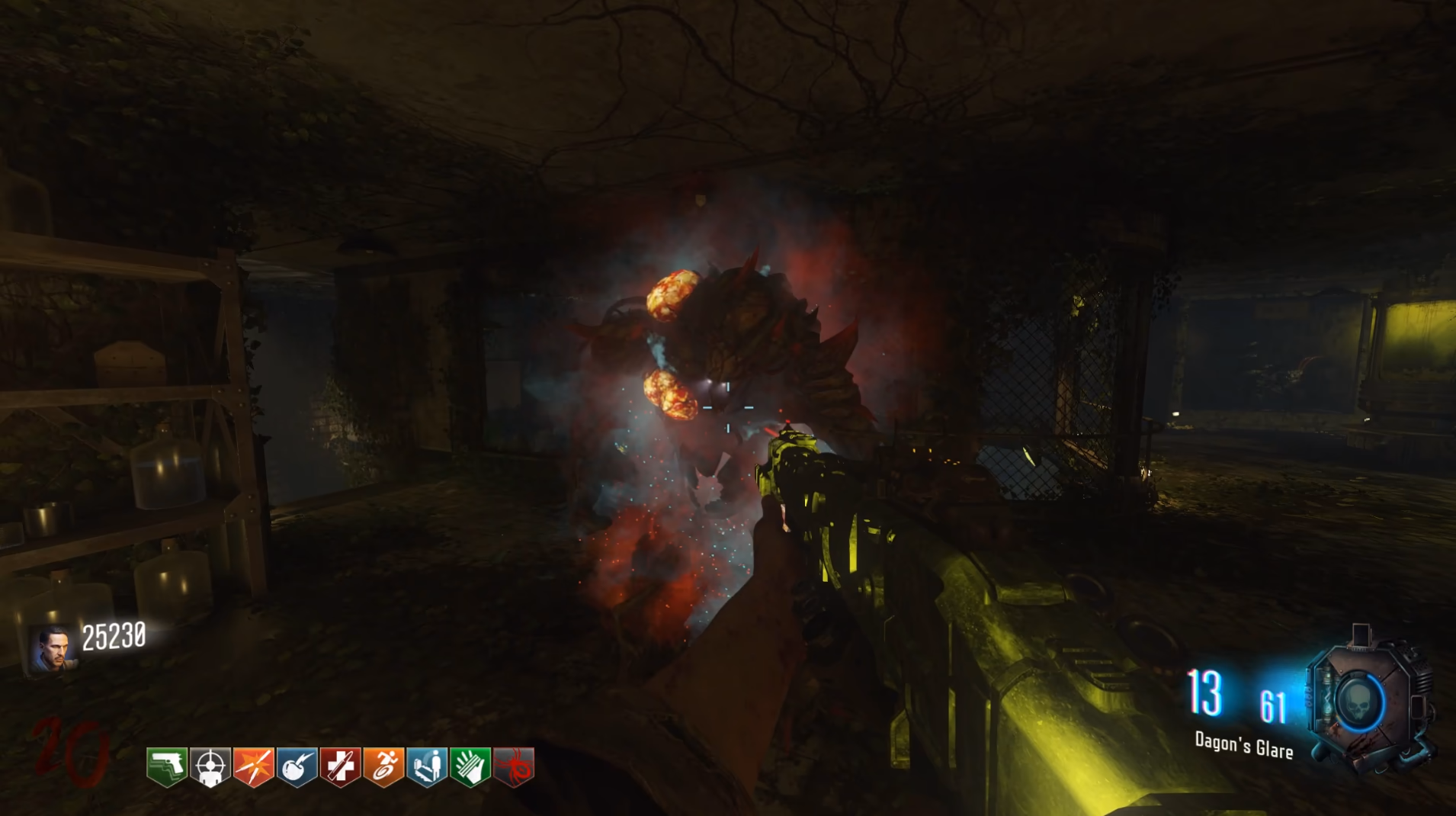Viewport: 1456px width, 816px height.
Task: Select the Juggernog red cross perk
Action: tap(340, 766)
